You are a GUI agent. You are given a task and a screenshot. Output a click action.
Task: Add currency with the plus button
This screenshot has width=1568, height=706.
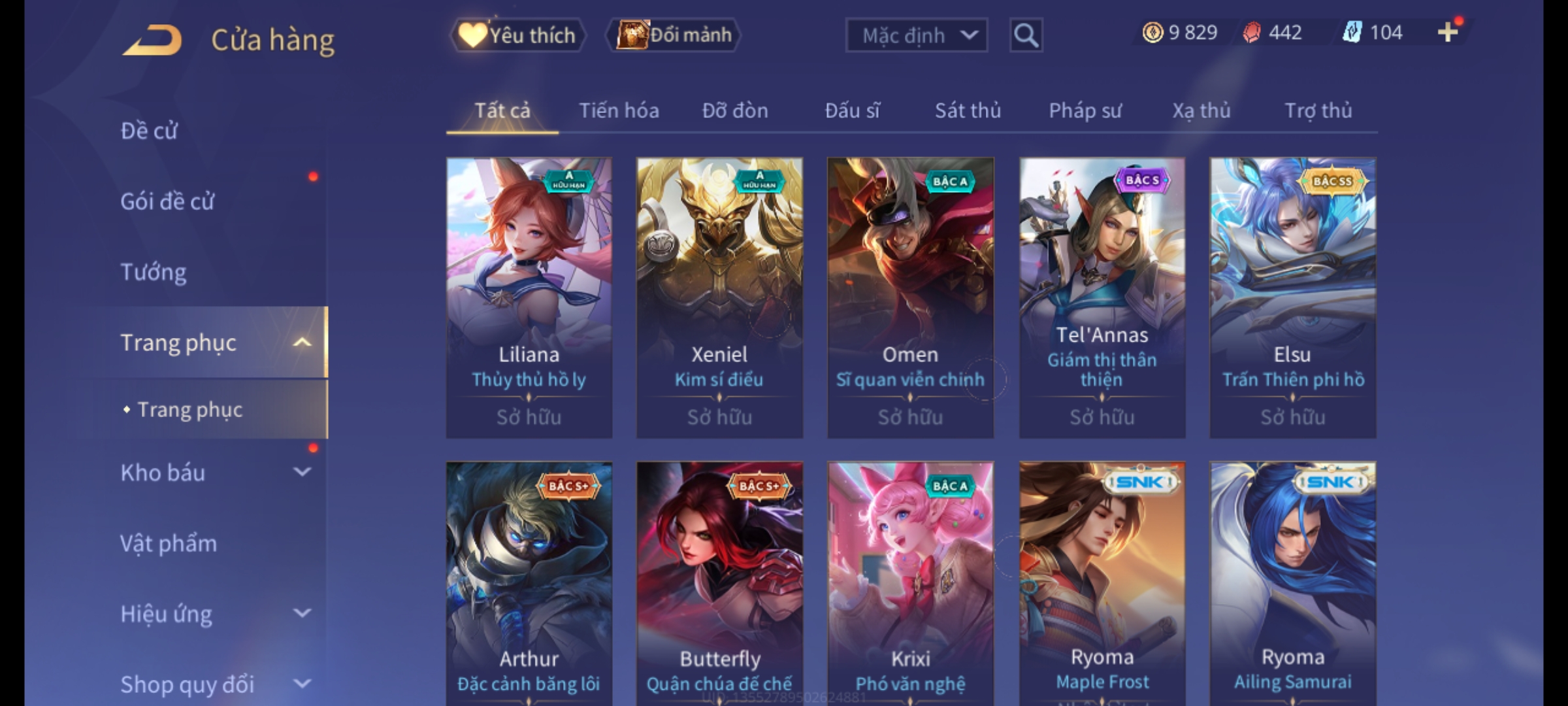(x=1448, y=32)
